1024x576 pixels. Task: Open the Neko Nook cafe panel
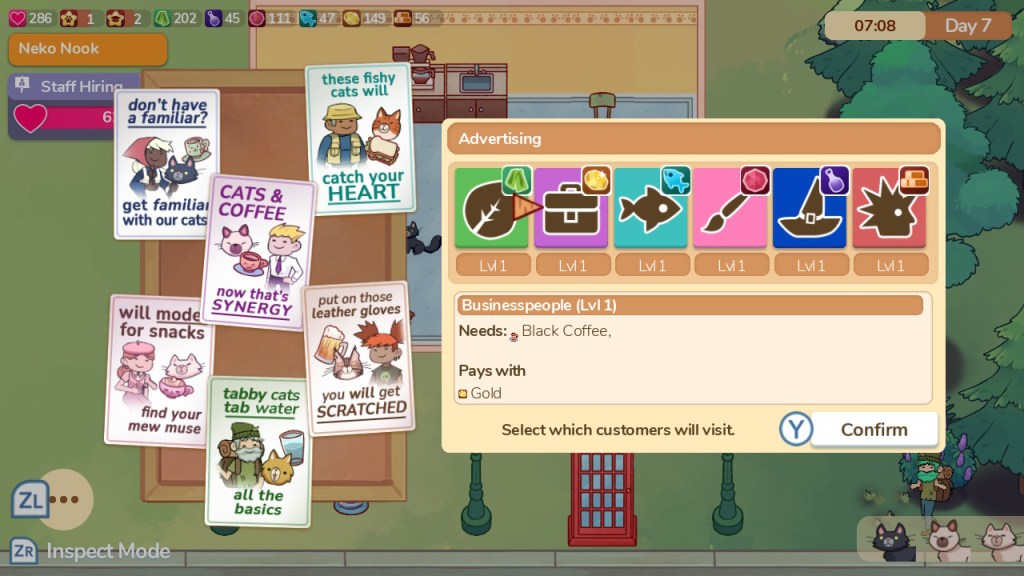tap(87, 49)
